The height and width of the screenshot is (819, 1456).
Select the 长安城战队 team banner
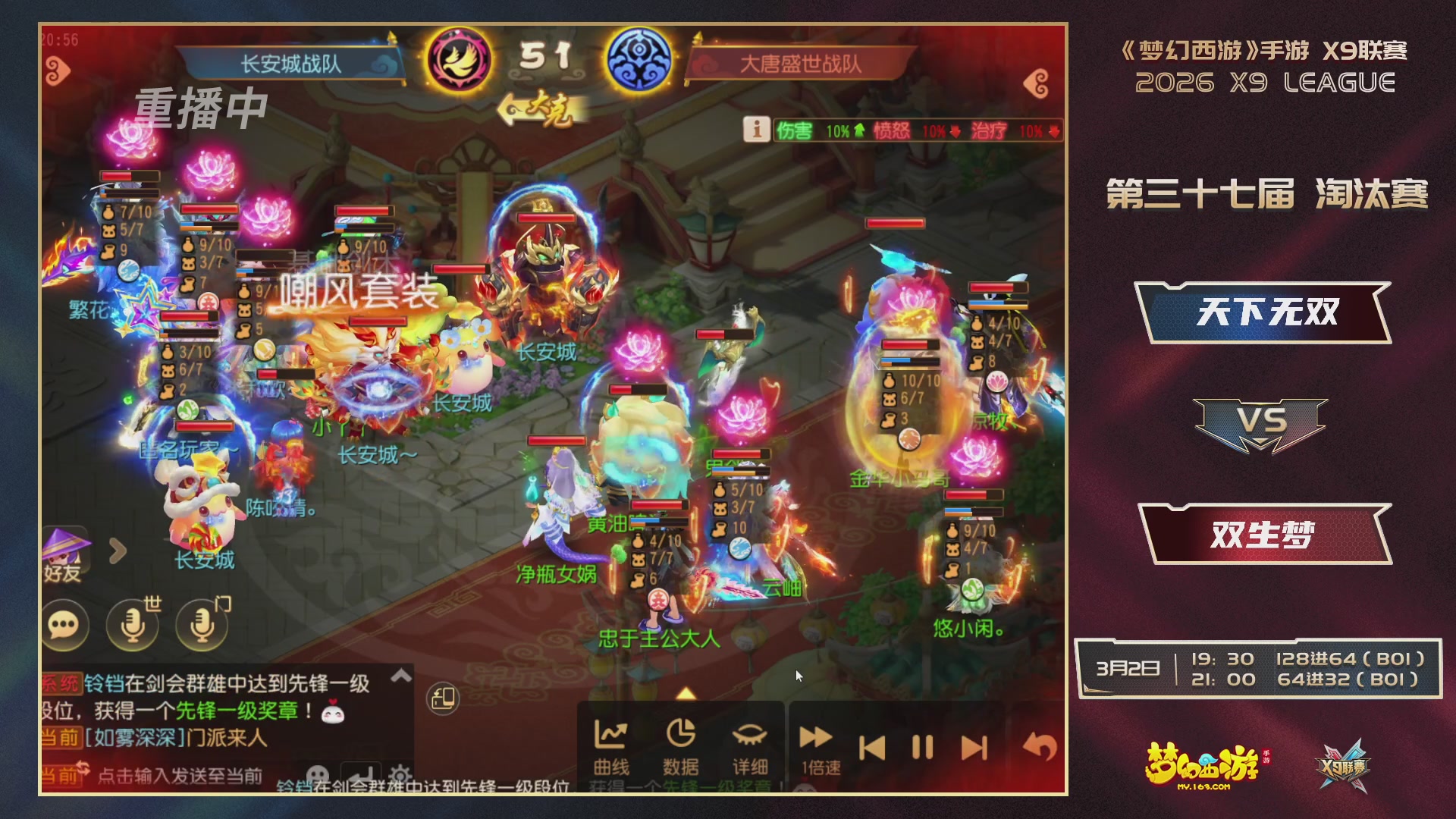(292, 63)
